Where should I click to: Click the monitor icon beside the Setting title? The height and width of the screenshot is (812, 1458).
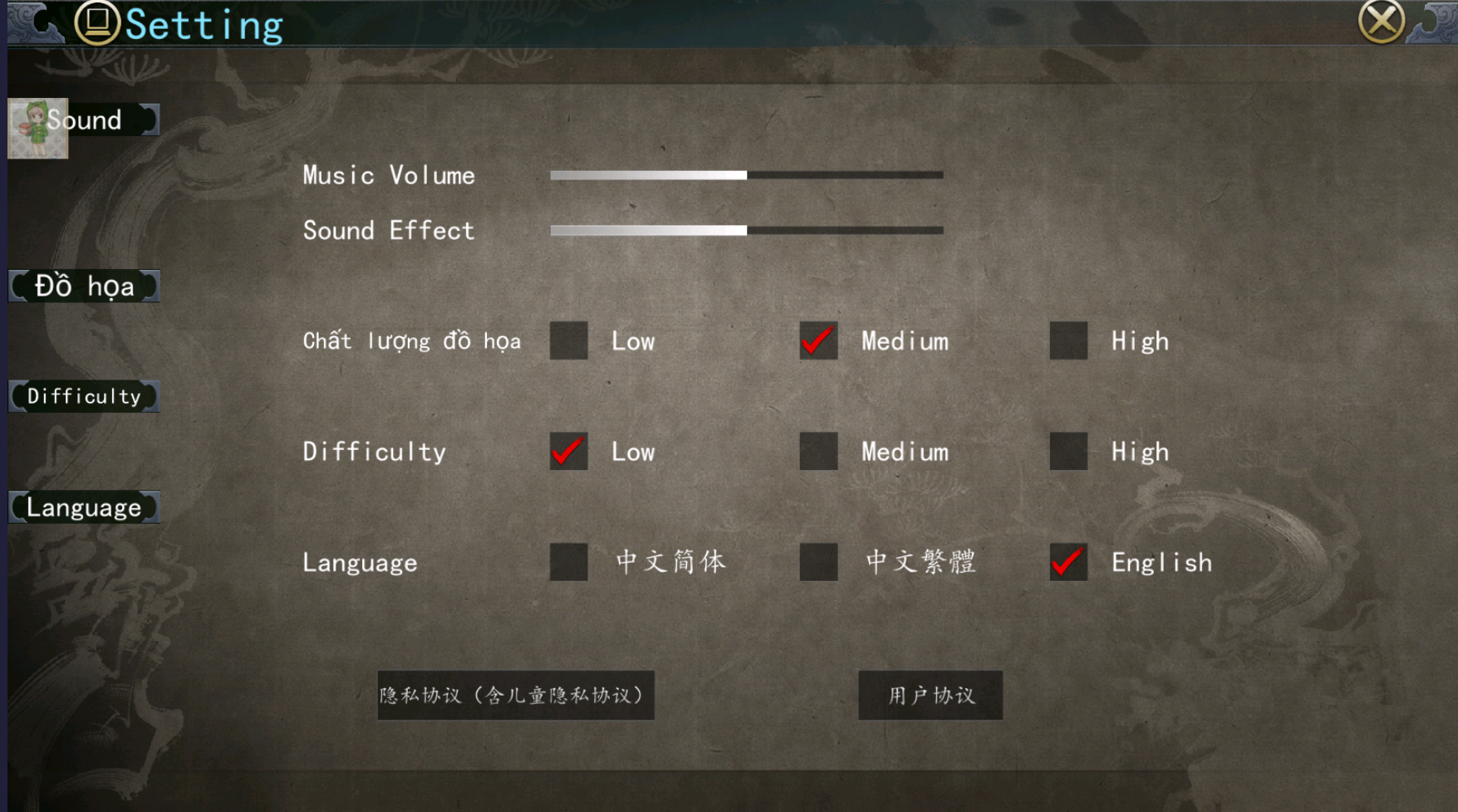tap(99, 23)
